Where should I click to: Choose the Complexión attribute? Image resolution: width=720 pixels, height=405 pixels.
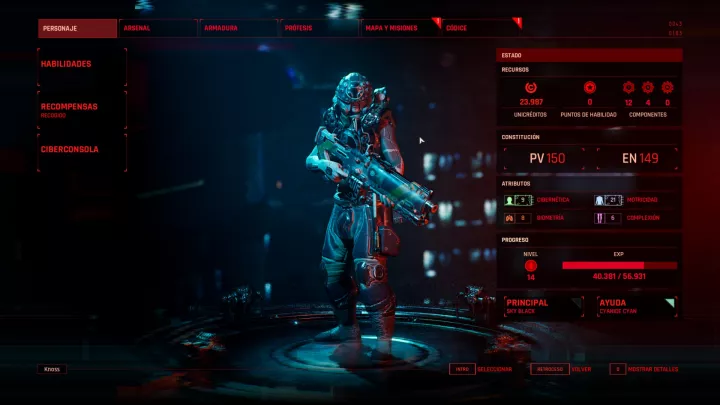(638, 218)
